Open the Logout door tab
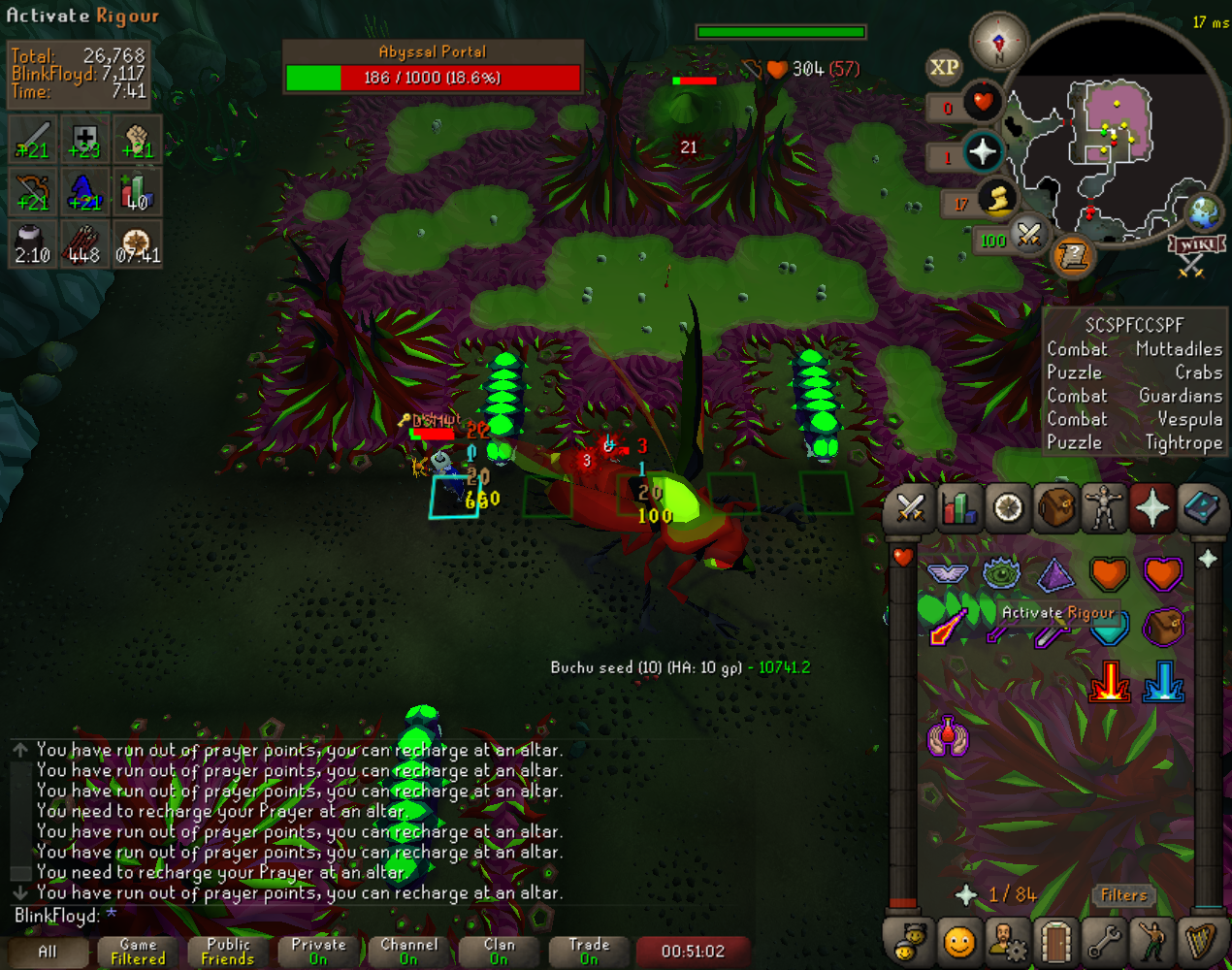The width and height of the screenshot is (1232, 970). (1055, 941)
